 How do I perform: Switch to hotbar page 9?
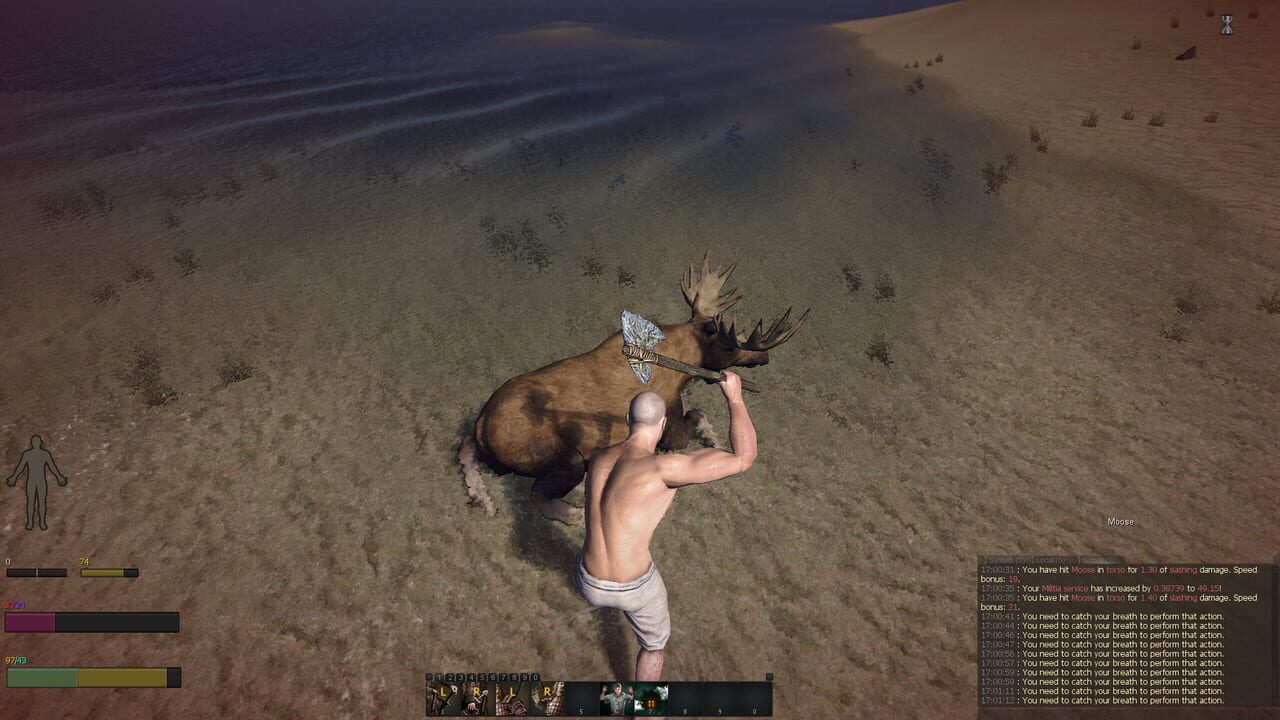point(523,677)
